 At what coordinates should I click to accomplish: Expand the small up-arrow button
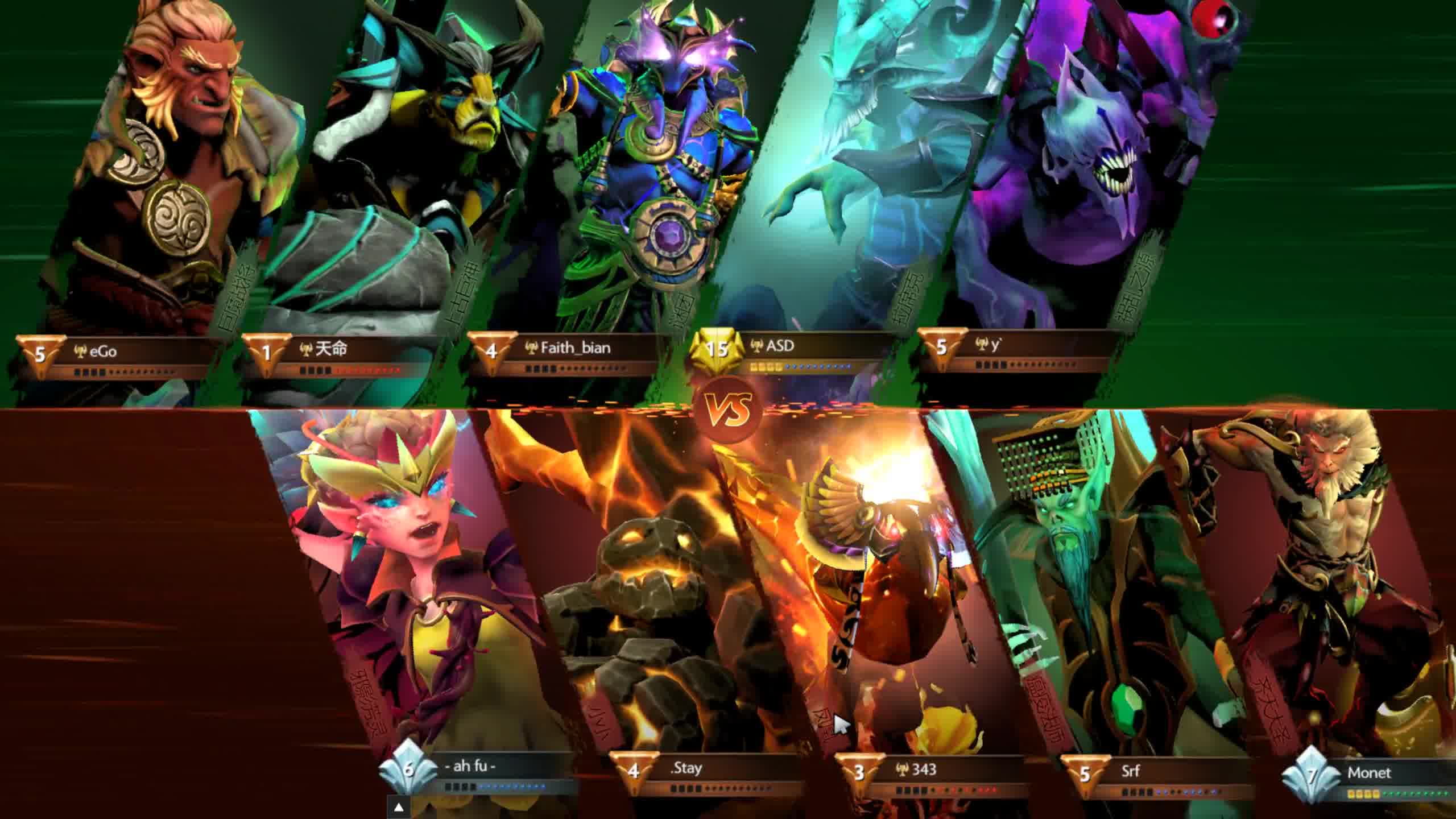(399, 806)
